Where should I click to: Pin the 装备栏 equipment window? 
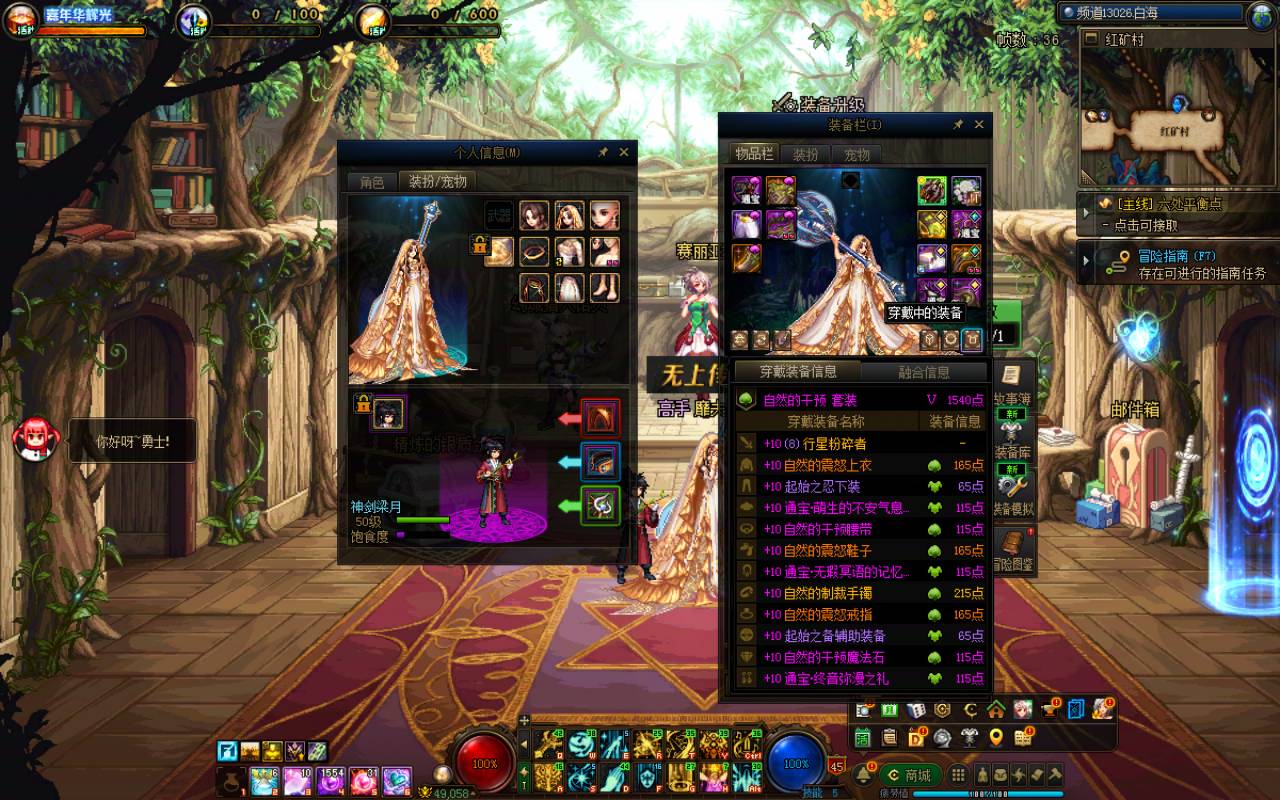click(x=958, y=125)
